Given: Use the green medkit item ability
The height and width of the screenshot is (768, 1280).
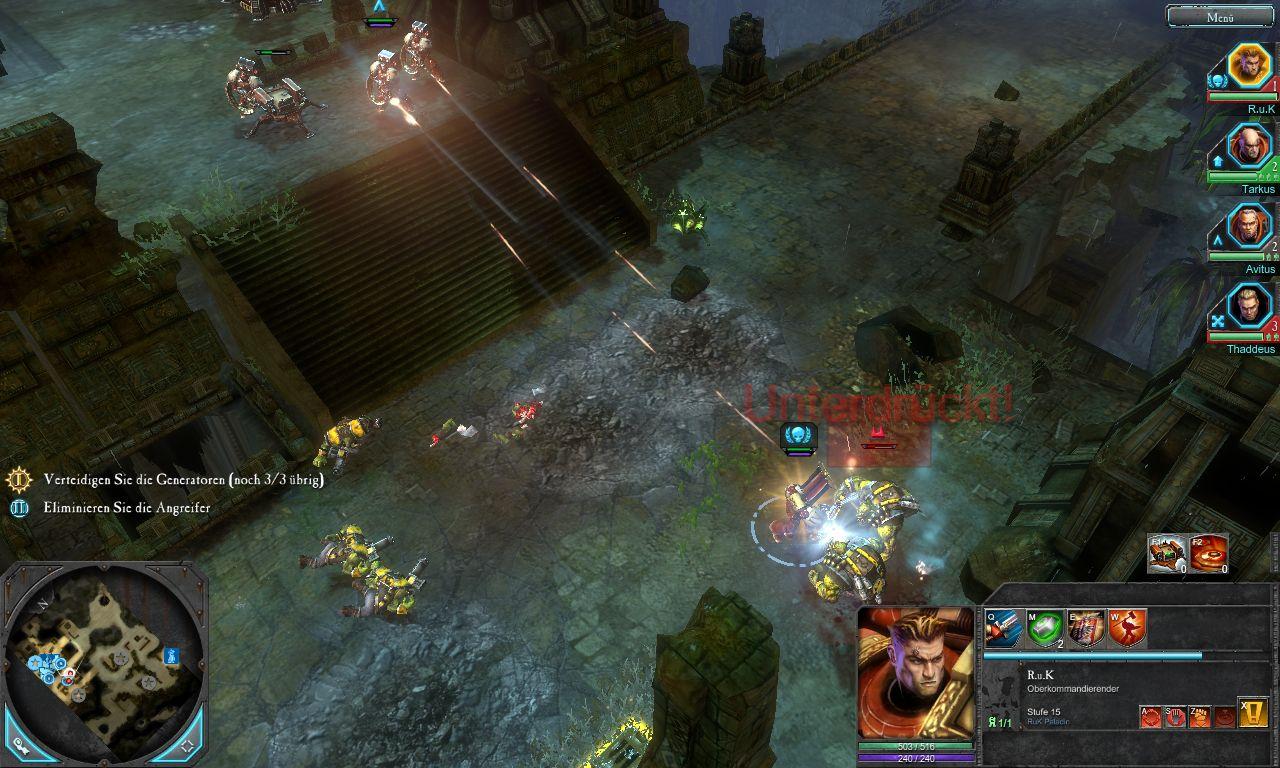Looking at the screenshot, I should tap(1045, 628).
